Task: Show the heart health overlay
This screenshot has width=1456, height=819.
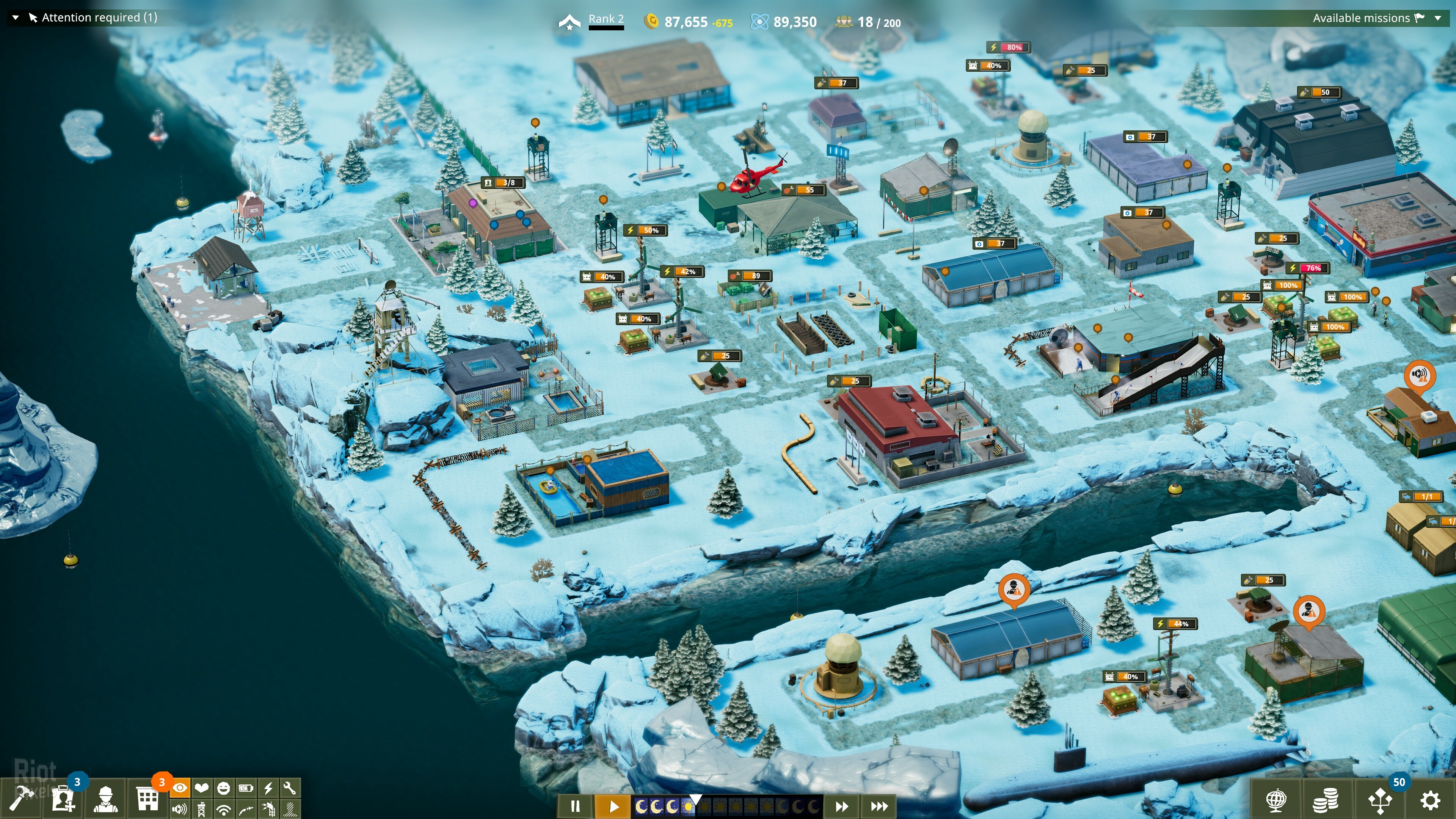Action: (x=202, y=788)
